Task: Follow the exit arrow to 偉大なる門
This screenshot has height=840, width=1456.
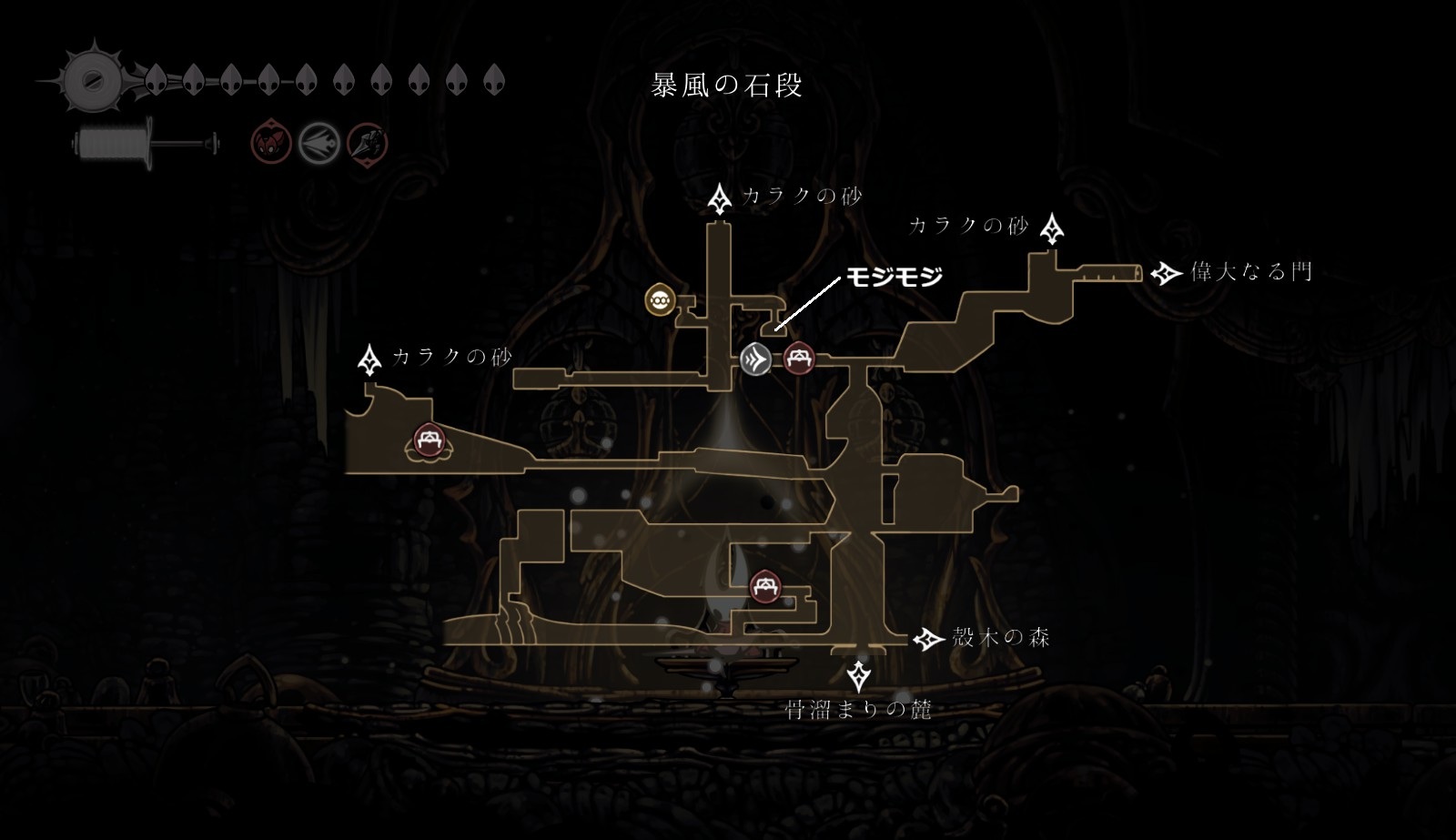Action: tap(1167, 272)
